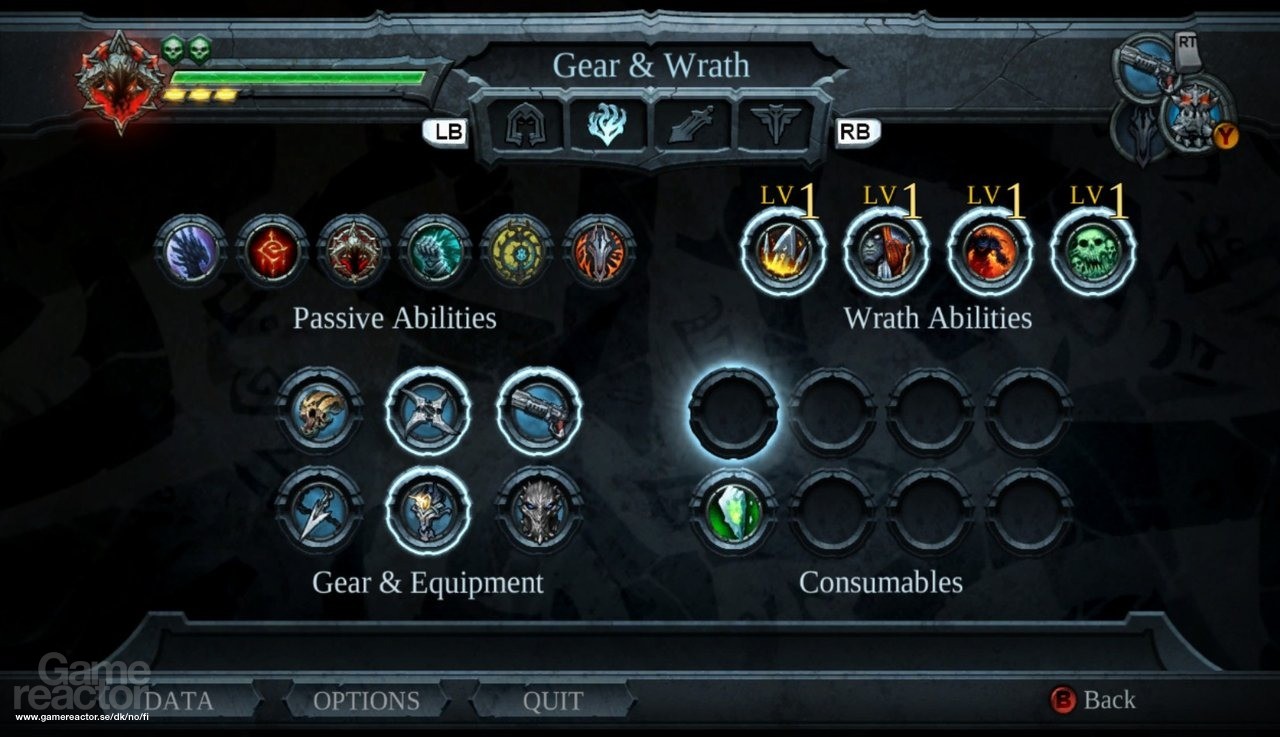Screen dimensions: 1280x737
Task: Open the armored gauntlet gear item
Action: [428, 513]
